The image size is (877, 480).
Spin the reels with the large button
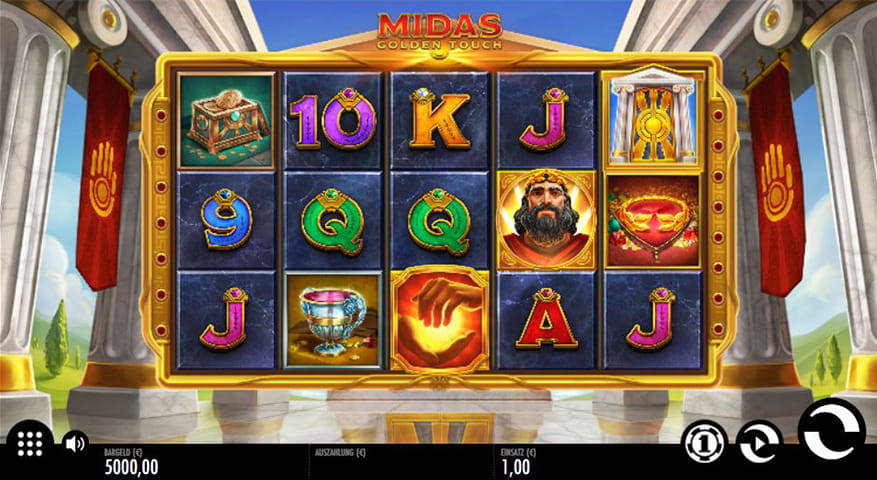(831, 430)
